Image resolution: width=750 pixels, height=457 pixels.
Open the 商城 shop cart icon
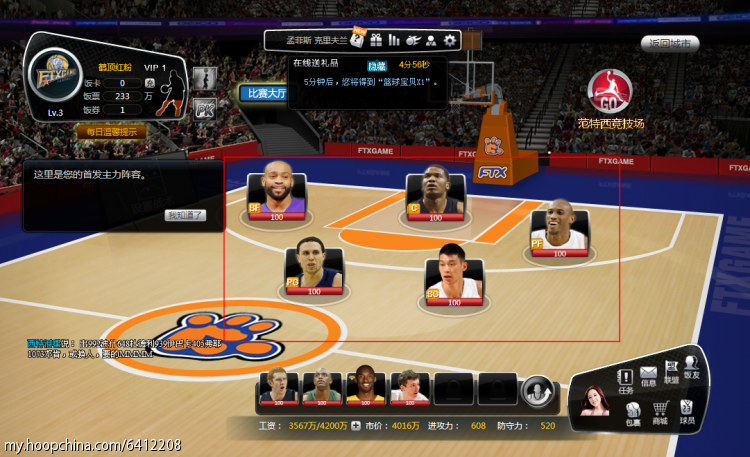click(660, 411)
